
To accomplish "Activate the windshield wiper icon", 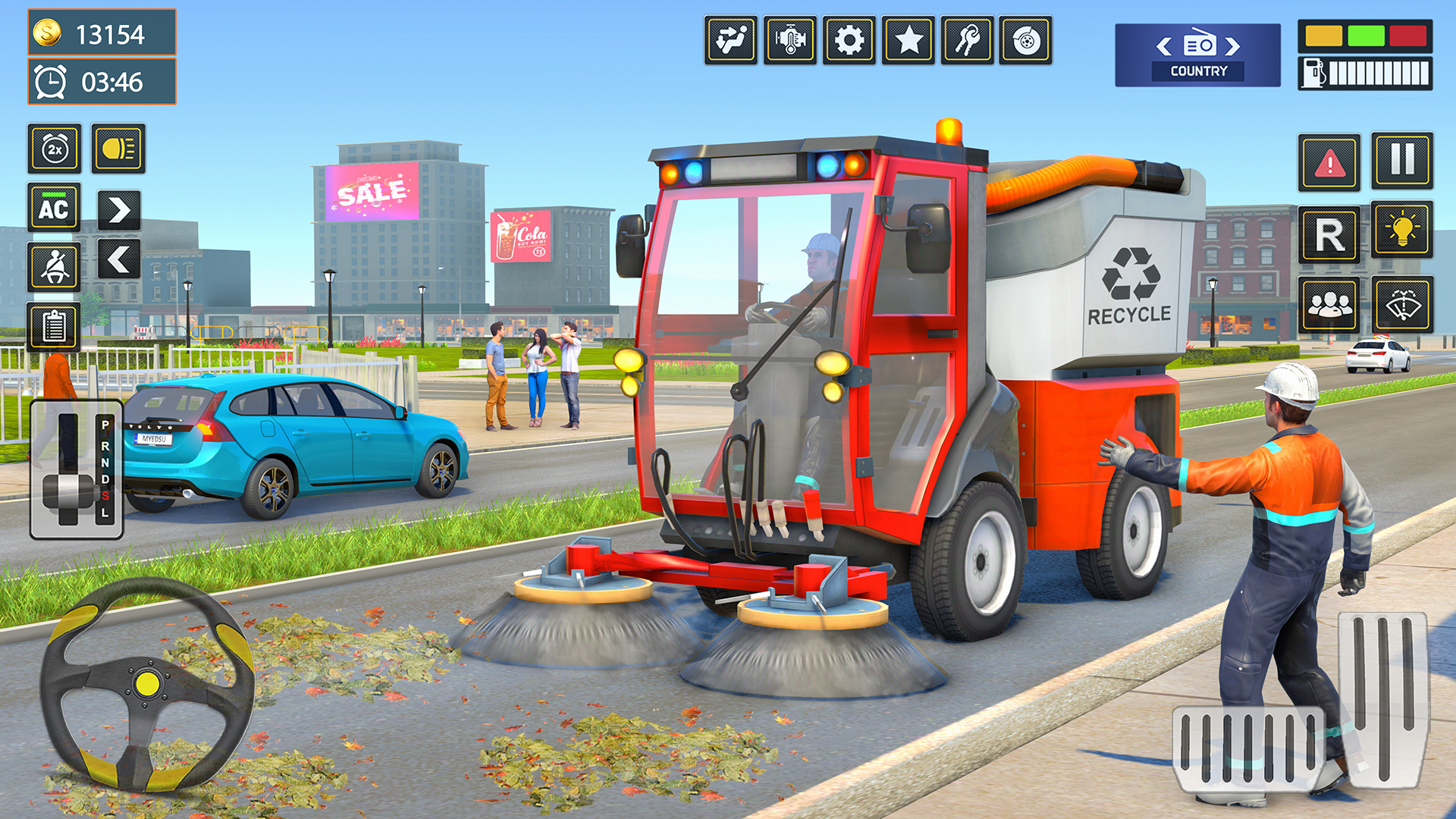I will (x=1404, y=306).
